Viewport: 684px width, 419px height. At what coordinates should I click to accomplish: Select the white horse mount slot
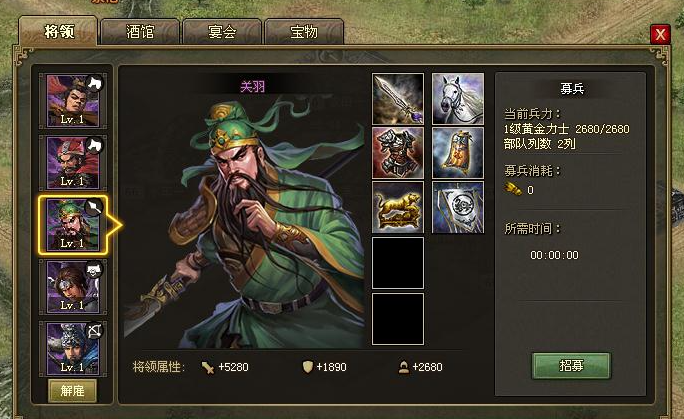(458, 99)
